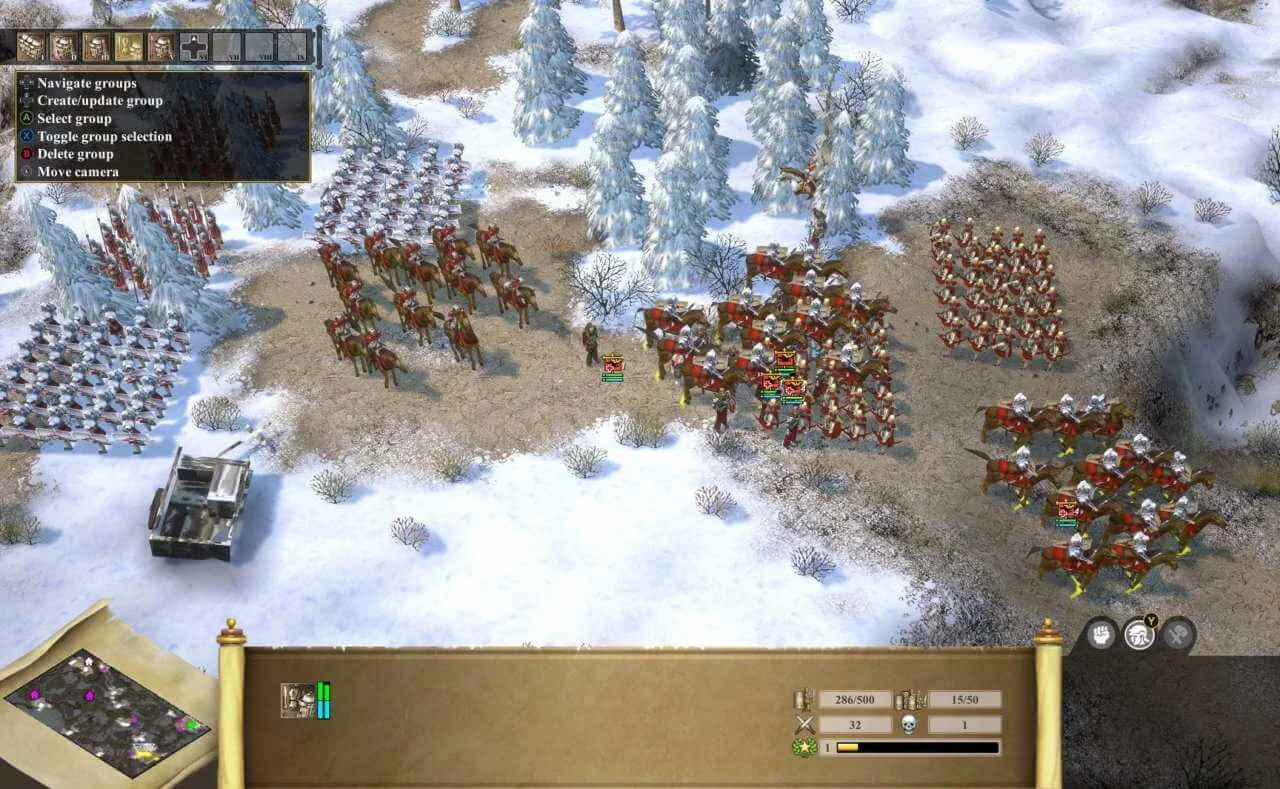Select control group III in the group bar
Viewport: 1280px width, 789px height.
tap(96, 46)
